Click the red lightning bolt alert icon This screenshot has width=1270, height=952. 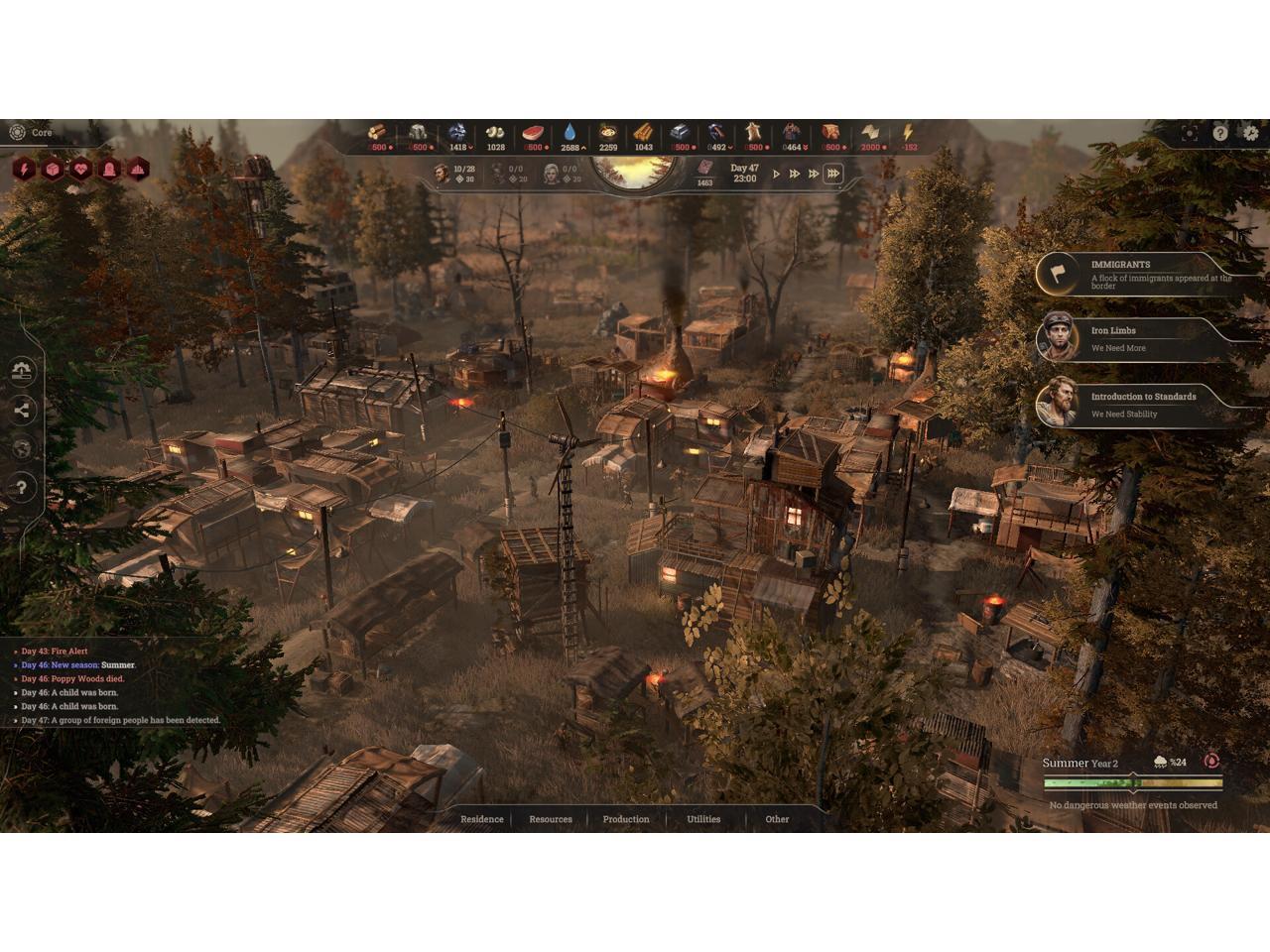[24, 170]
